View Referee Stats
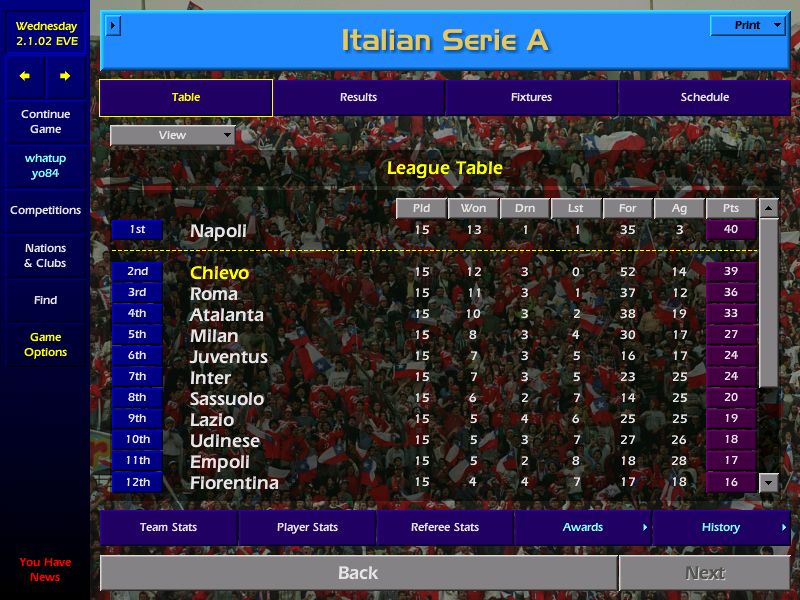800x600 pixels. [x=445, y=528]
